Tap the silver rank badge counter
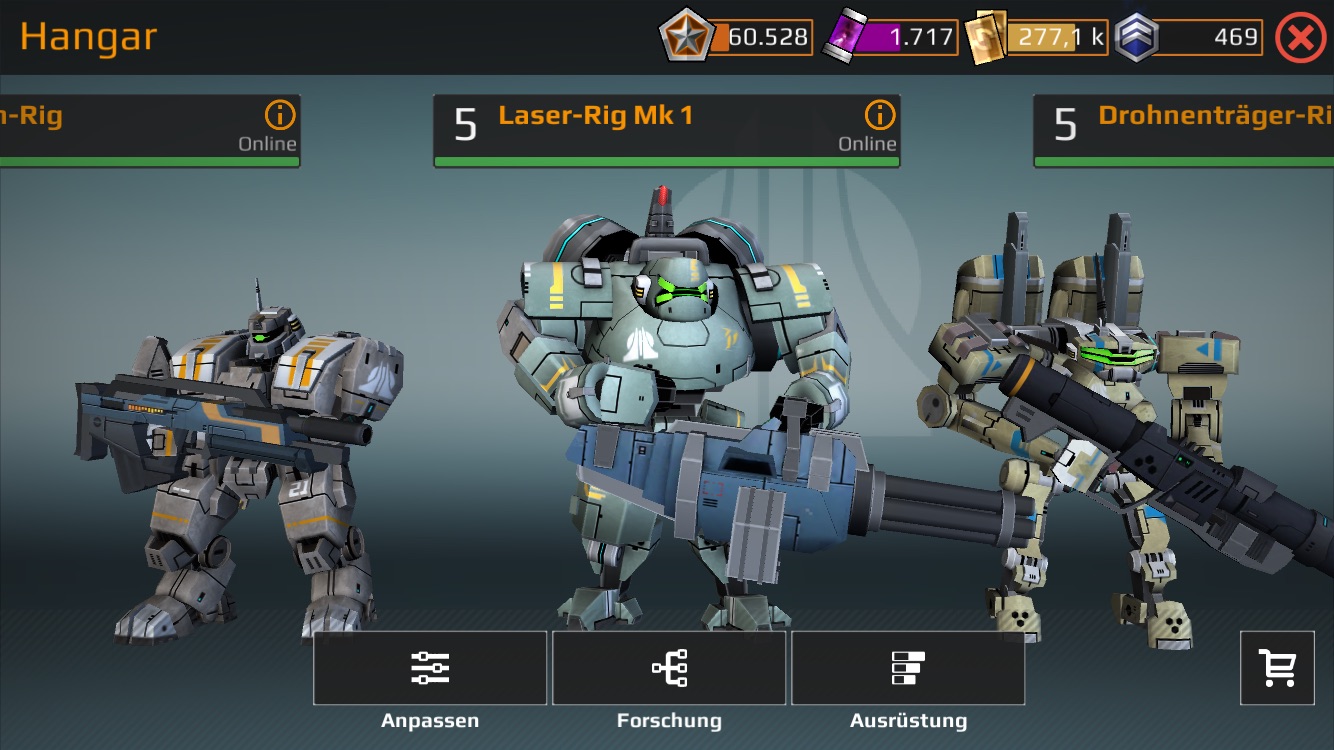Viewport: 1334px width, 750px height. pos(1190,38)
